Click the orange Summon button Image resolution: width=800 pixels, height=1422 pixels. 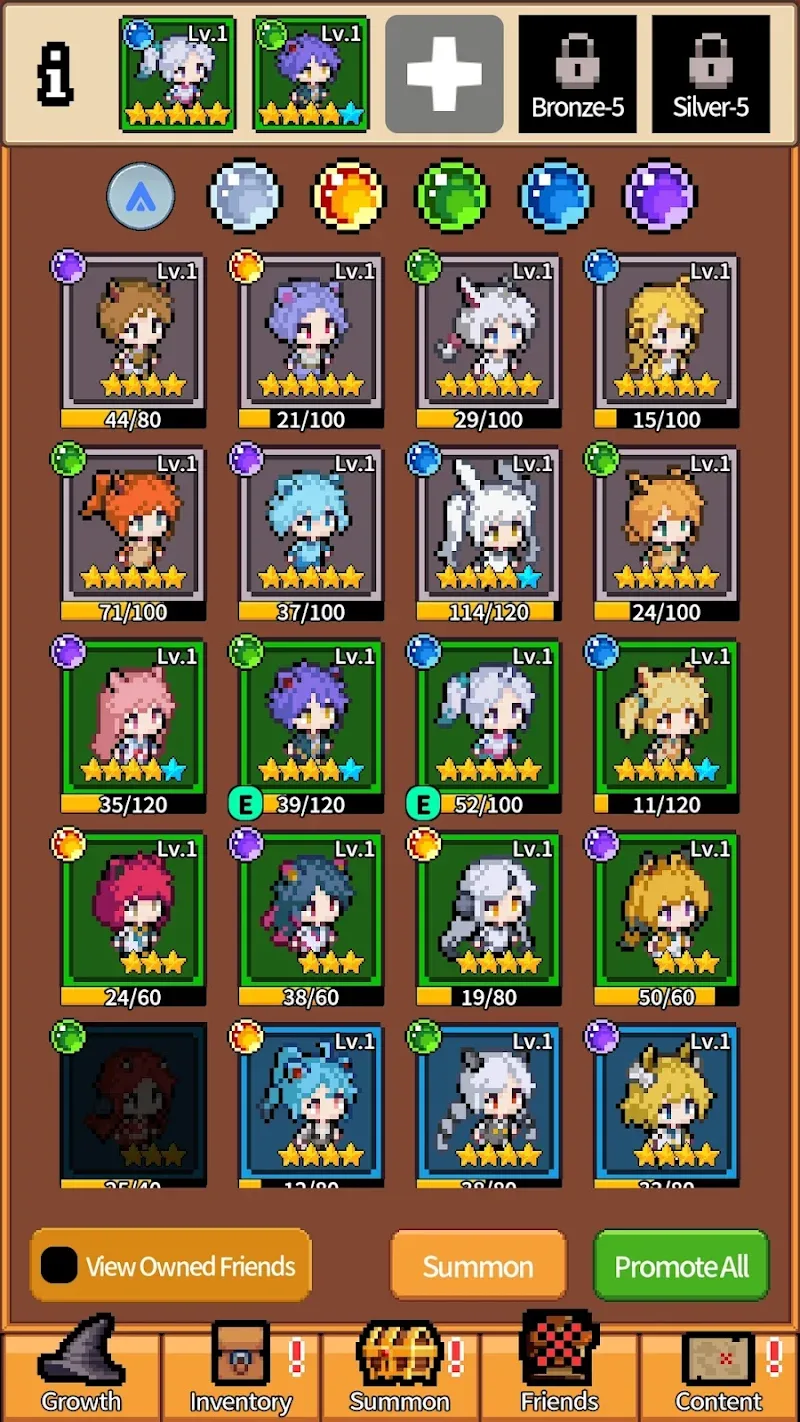478,1266
